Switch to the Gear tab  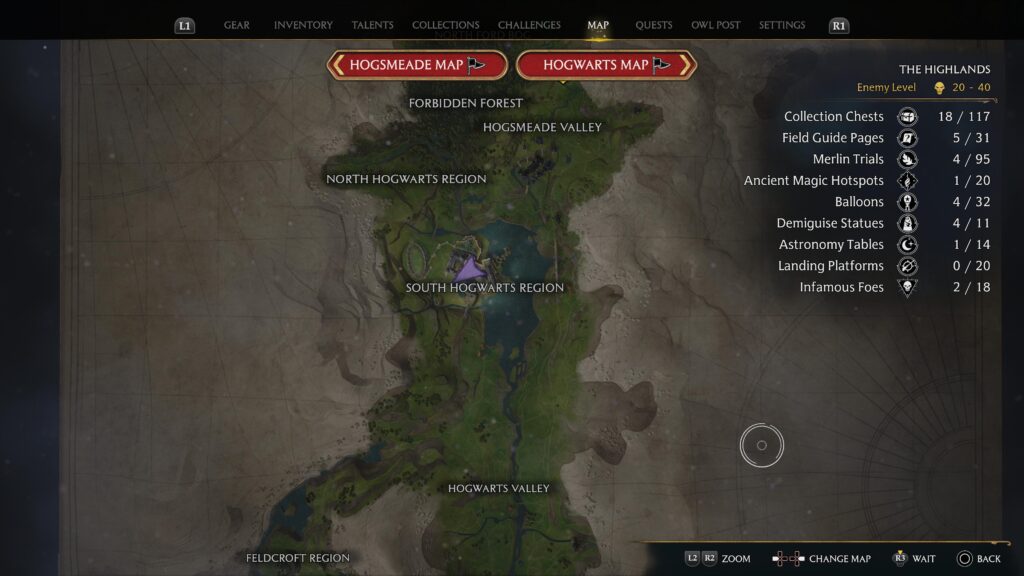[x=237, y=25]
